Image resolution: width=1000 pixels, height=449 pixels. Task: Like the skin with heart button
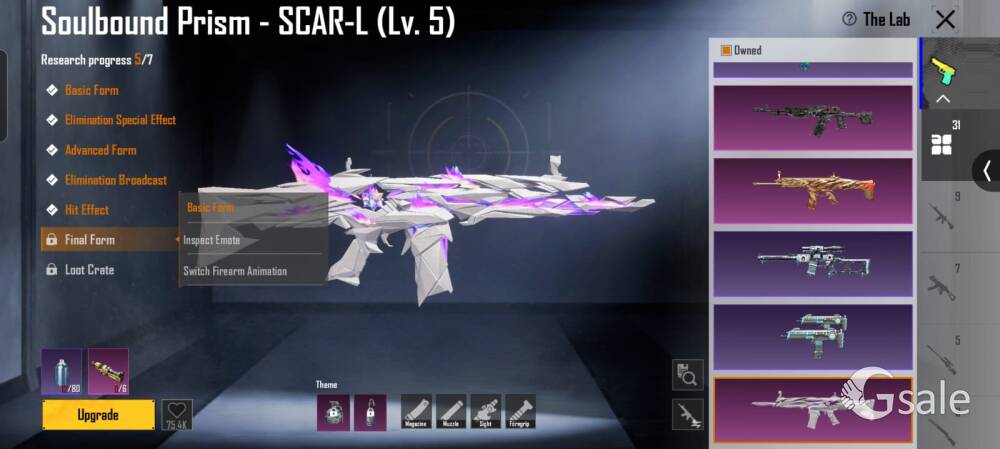(x=177, y=411)
